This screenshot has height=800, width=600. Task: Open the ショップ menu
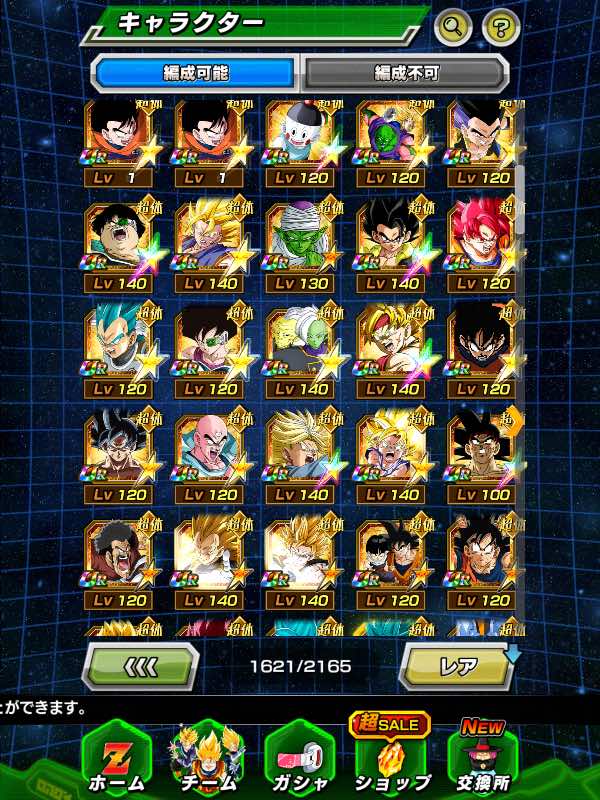[391, 758]
